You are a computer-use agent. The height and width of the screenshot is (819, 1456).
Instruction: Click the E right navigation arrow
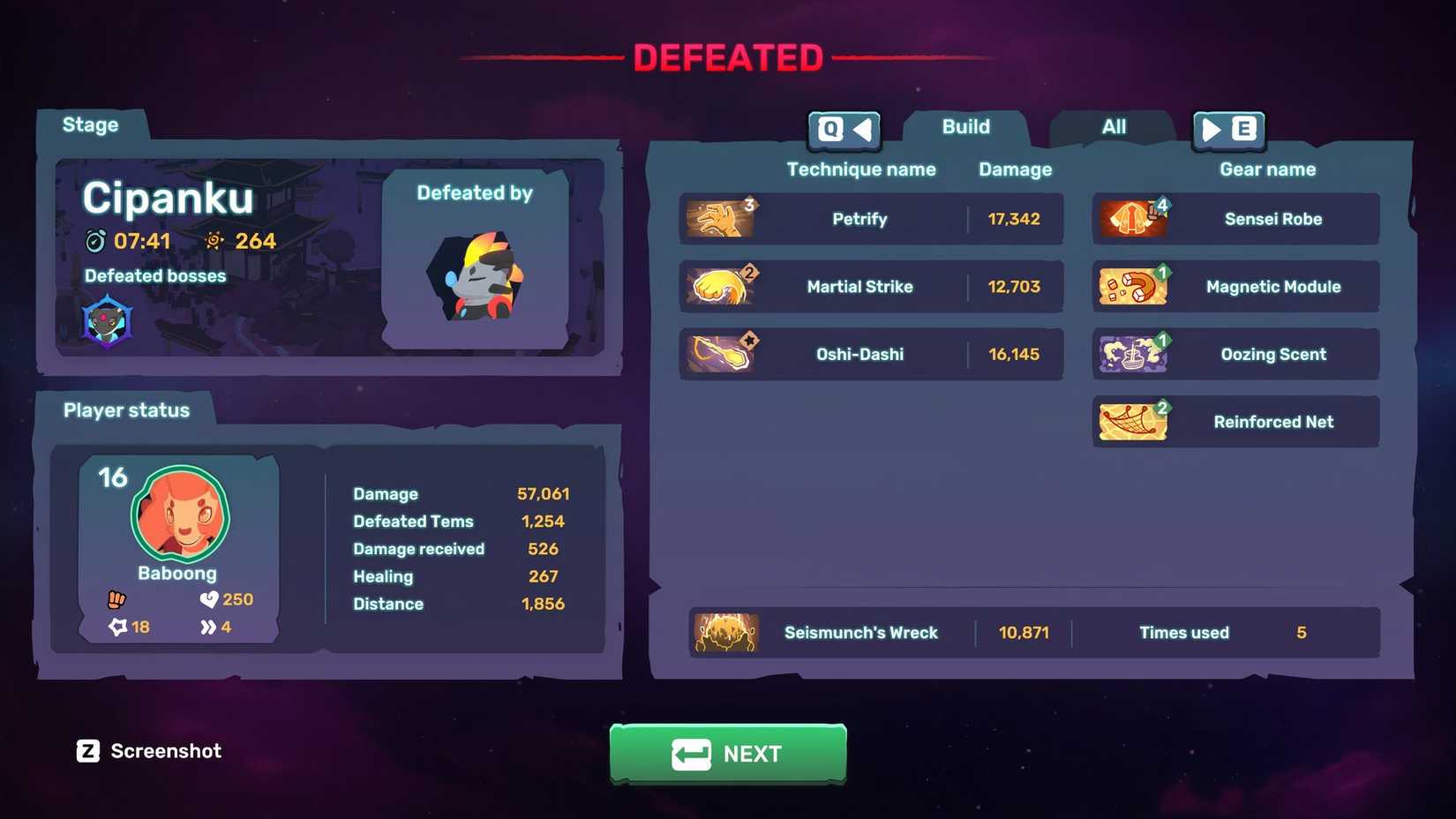click(1230, 131)
